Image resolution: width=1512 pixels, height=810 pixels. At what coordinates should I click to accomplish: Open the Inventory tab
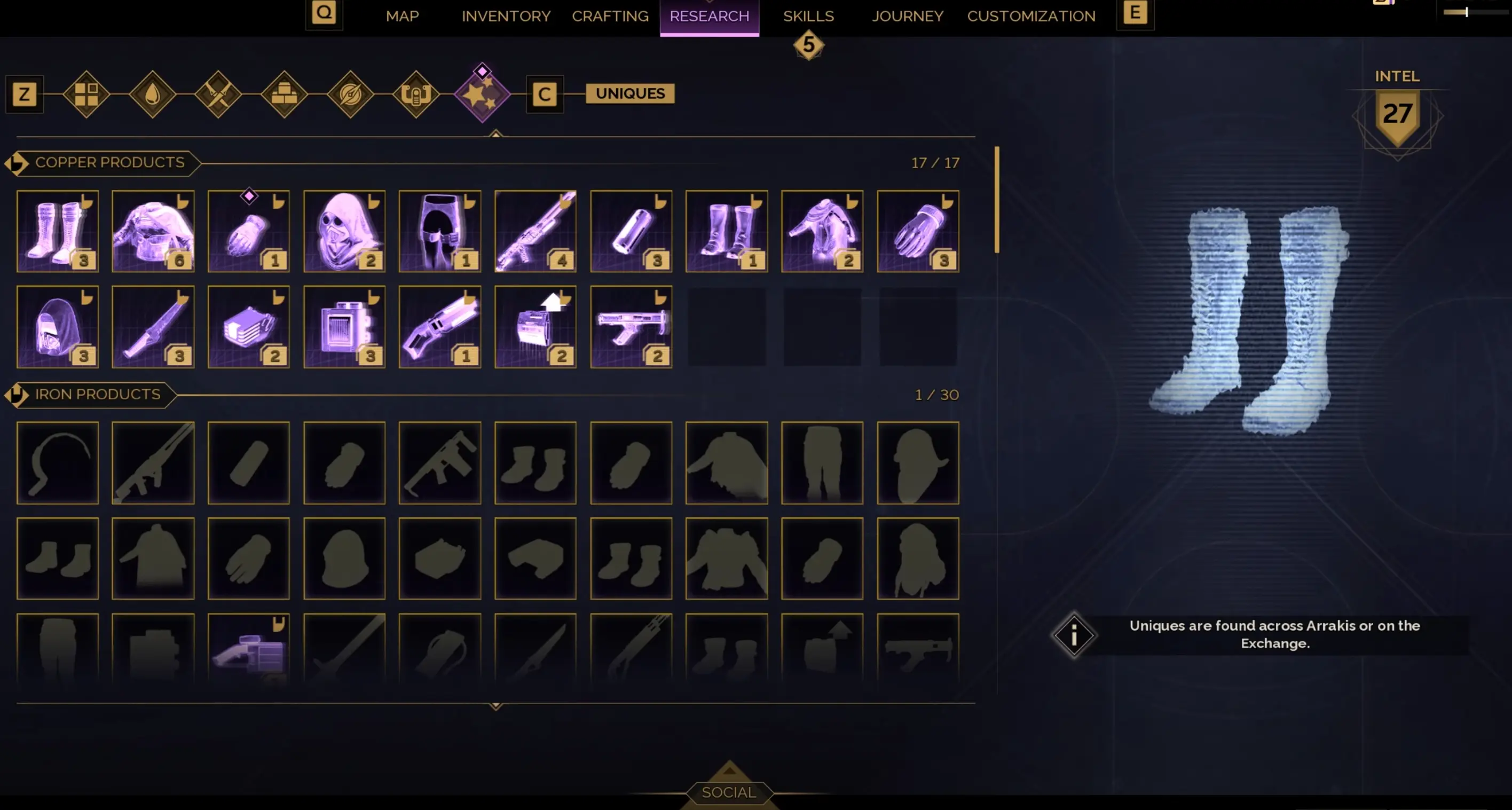[506, 16]
